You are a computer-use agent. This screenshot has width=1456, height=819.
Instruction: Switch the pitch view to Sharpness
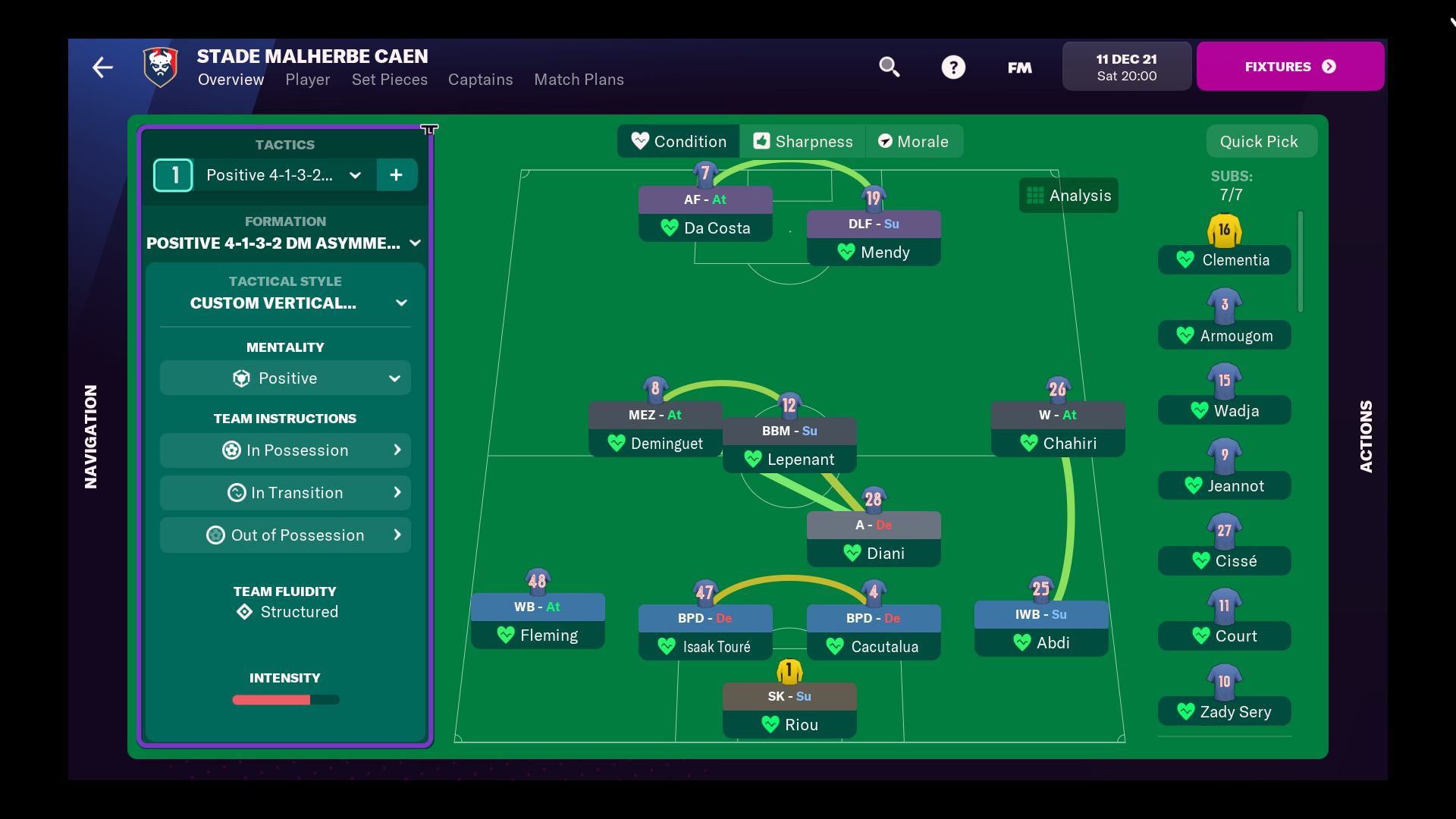click(802, 142)
